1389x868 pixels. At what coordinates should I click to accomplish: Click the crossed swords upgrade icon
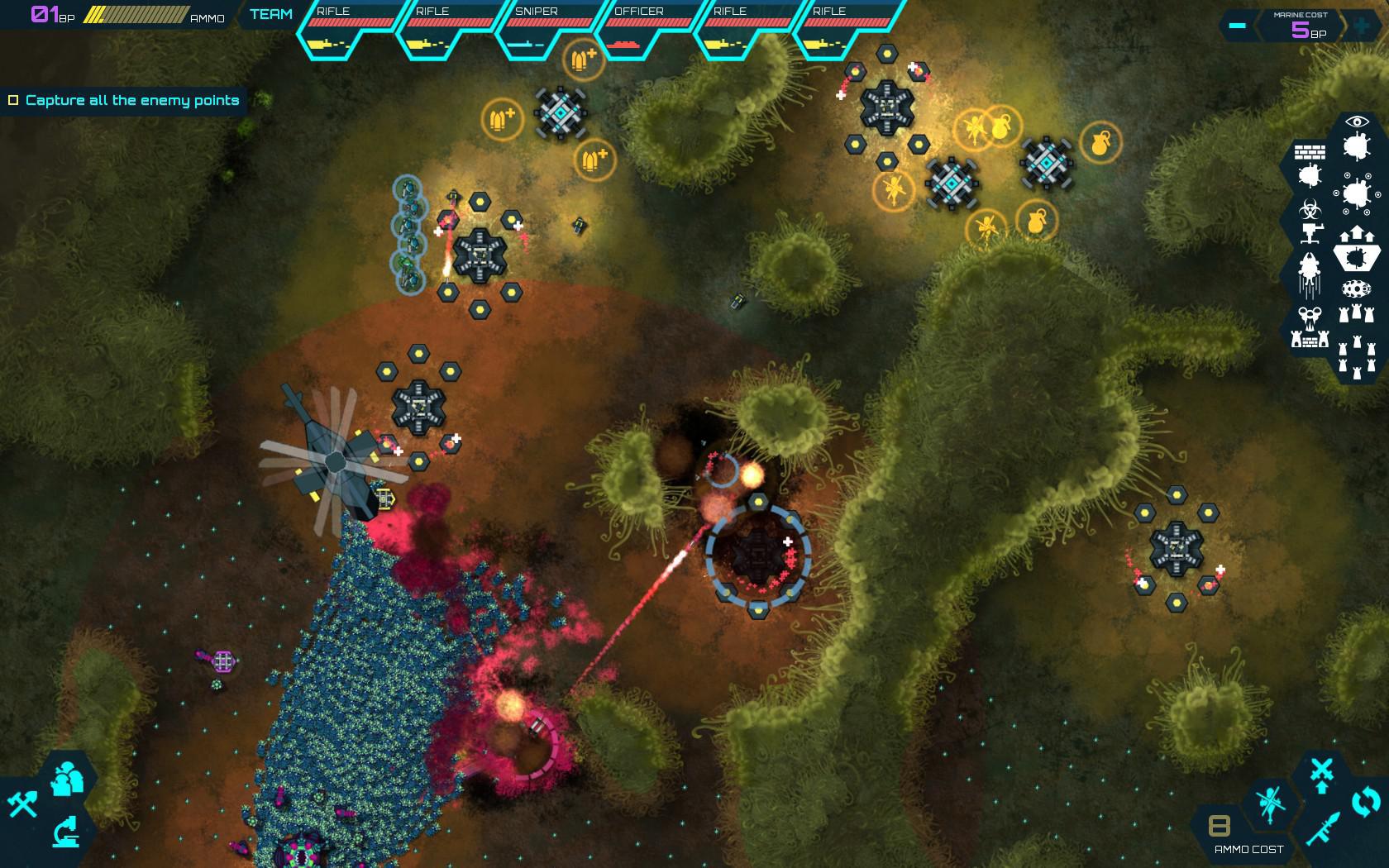(1321, 769)
